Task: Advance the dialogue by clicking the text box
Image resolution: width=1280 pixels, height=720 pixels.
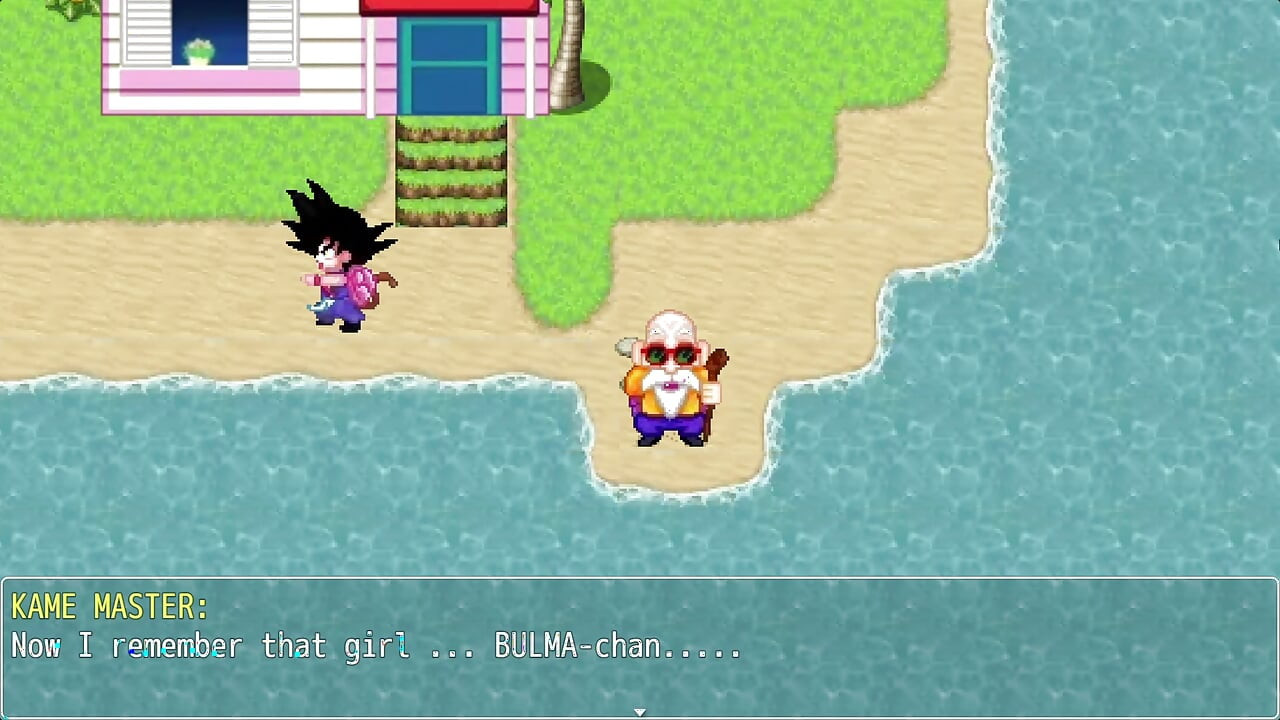Action: pos(640,640)
